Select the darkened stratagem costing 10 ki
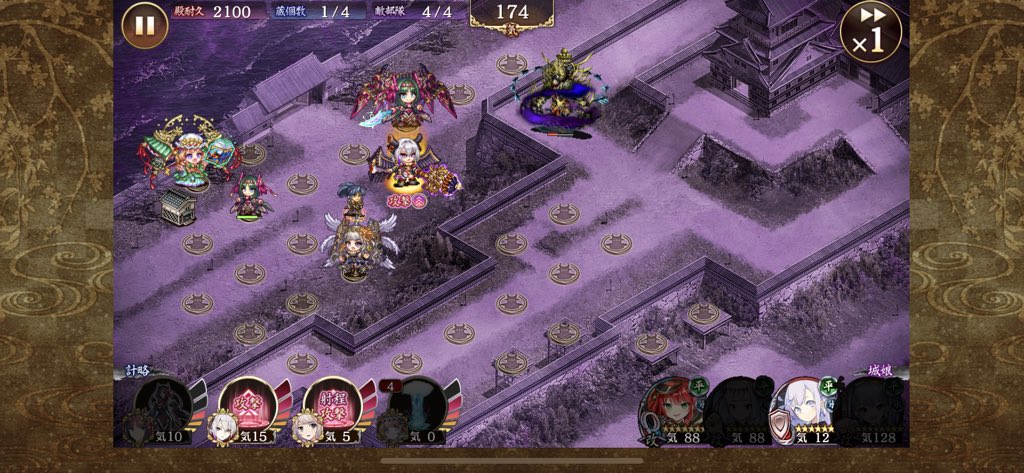 tap(162, 407)
